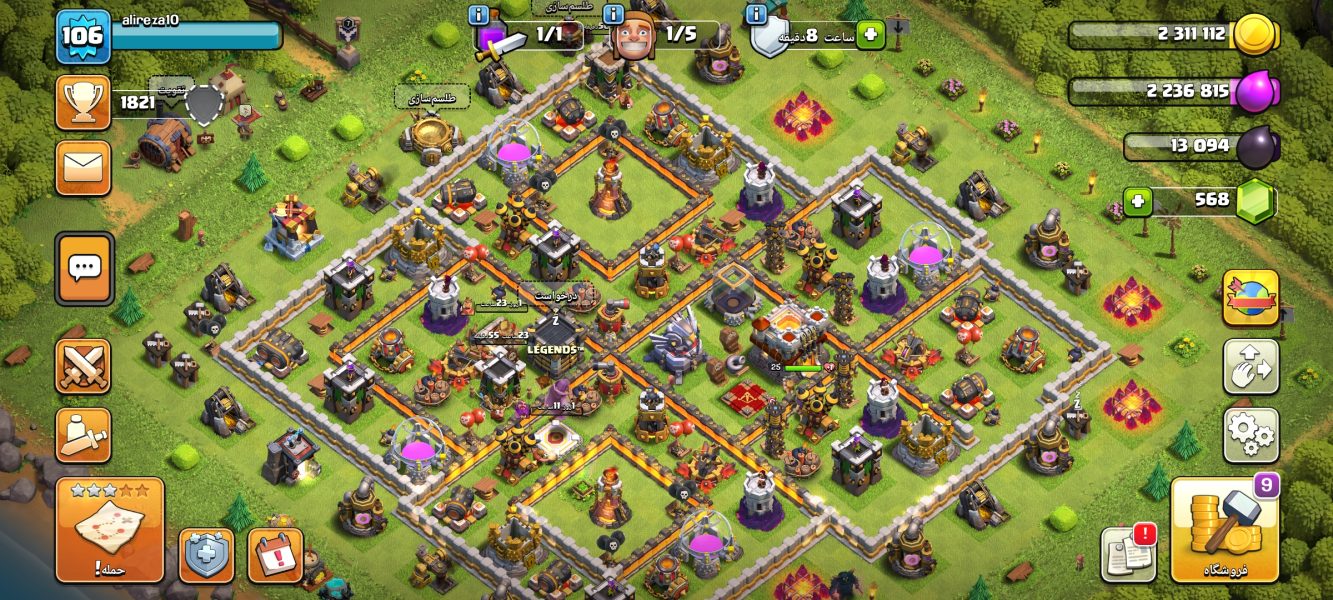Open the attack map button labeled حمله
Screen dimensions: 1333x600
coord(110,530)
